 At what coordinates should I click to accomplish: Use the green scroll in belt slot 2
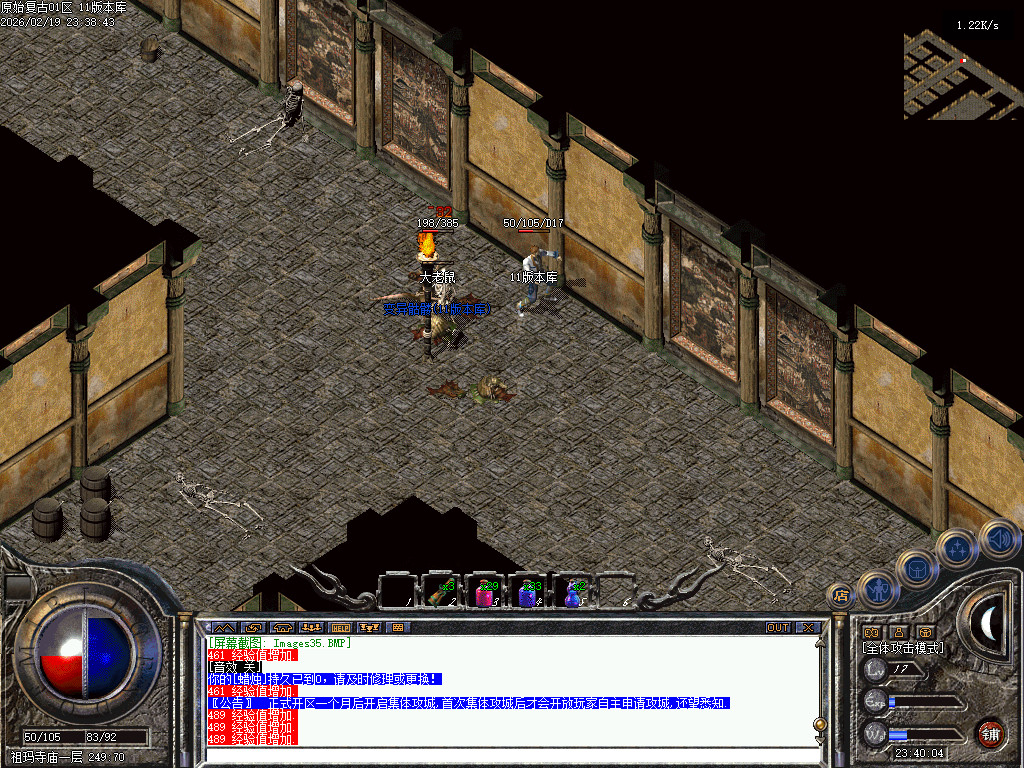[439, 593]
